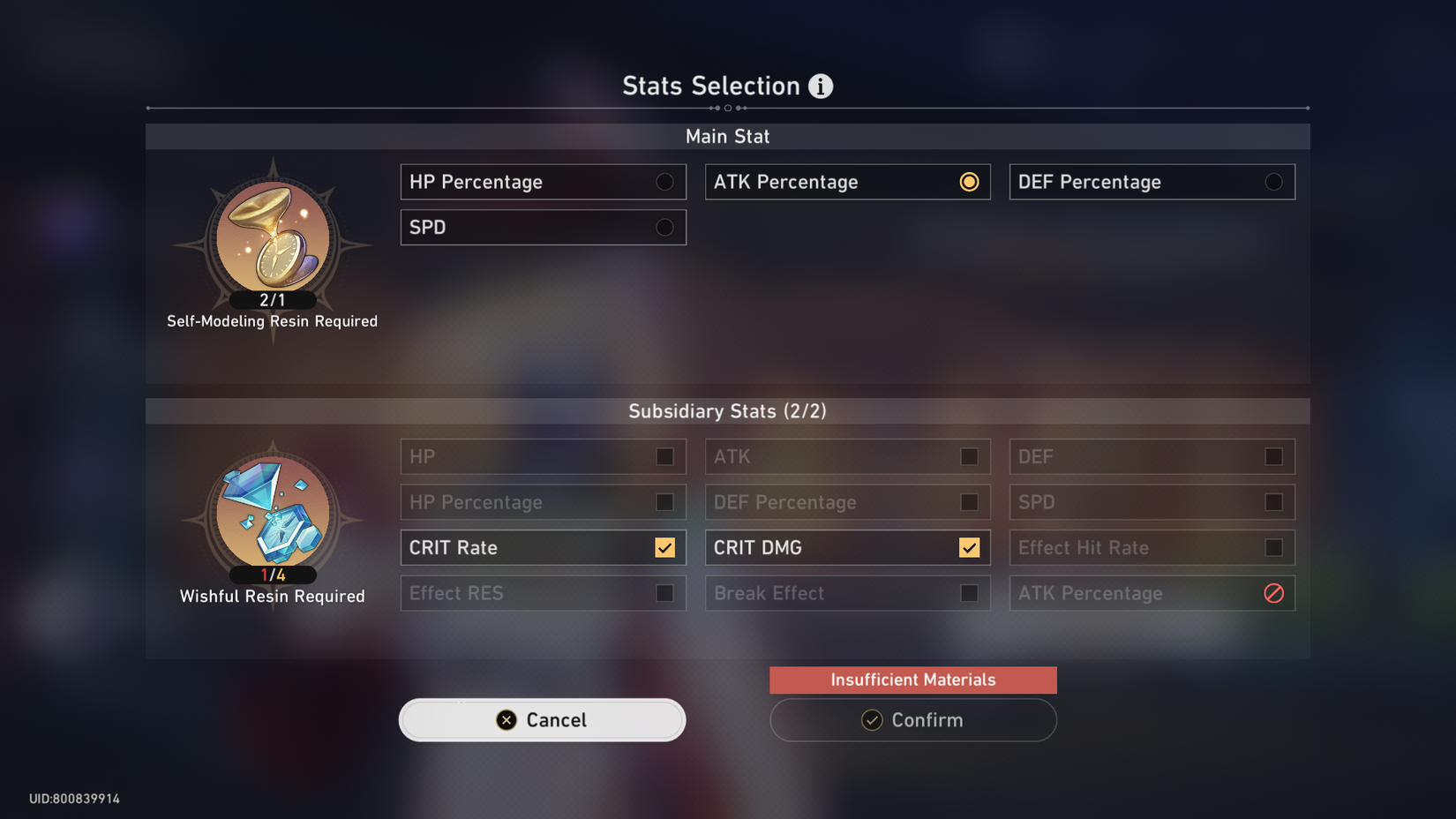Click the checkmark icon inside the Confirm button
Screen dimensions: 1456x819
pos(872,720)
